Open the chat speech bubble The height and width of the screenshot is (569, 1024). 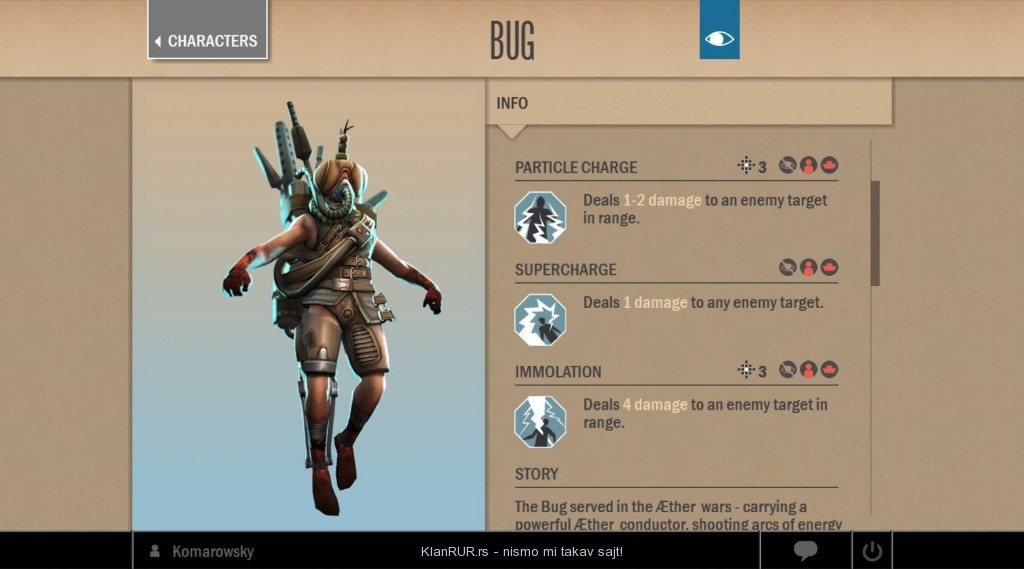point(806,550)
